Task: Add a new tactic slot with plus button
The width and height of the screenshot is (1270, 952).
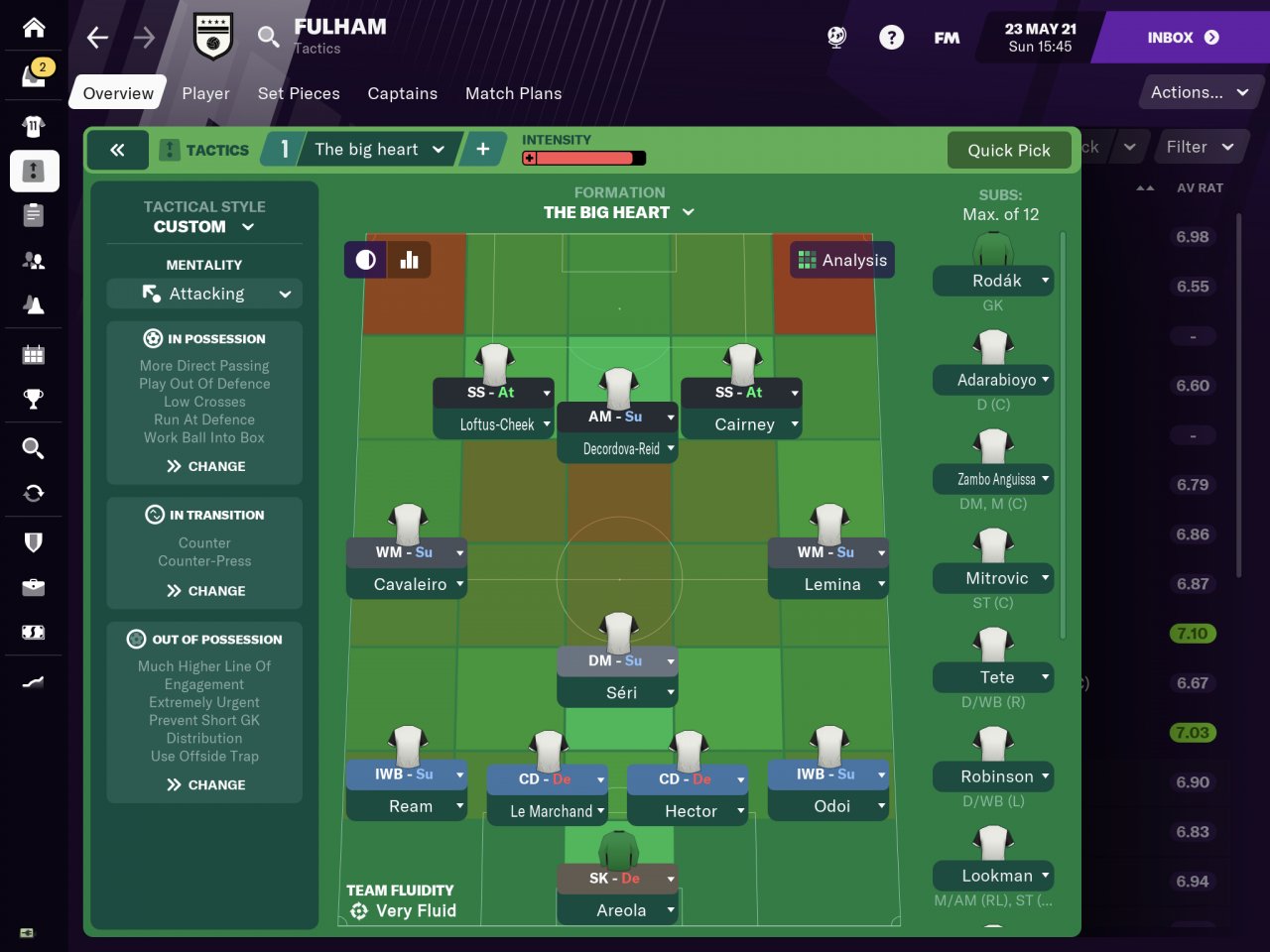Action: tap(482, 150)
